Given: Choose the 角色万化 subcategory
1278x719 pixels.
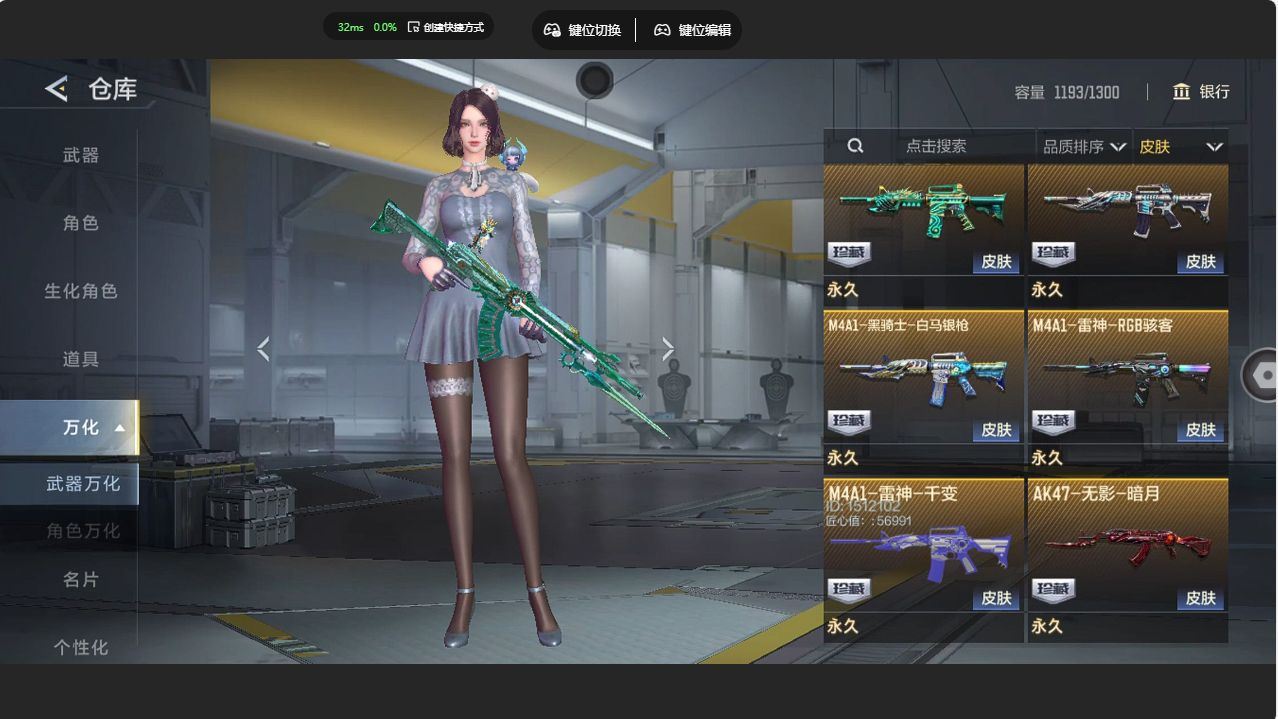Looking at the screenshot, I should pos(82,531).
